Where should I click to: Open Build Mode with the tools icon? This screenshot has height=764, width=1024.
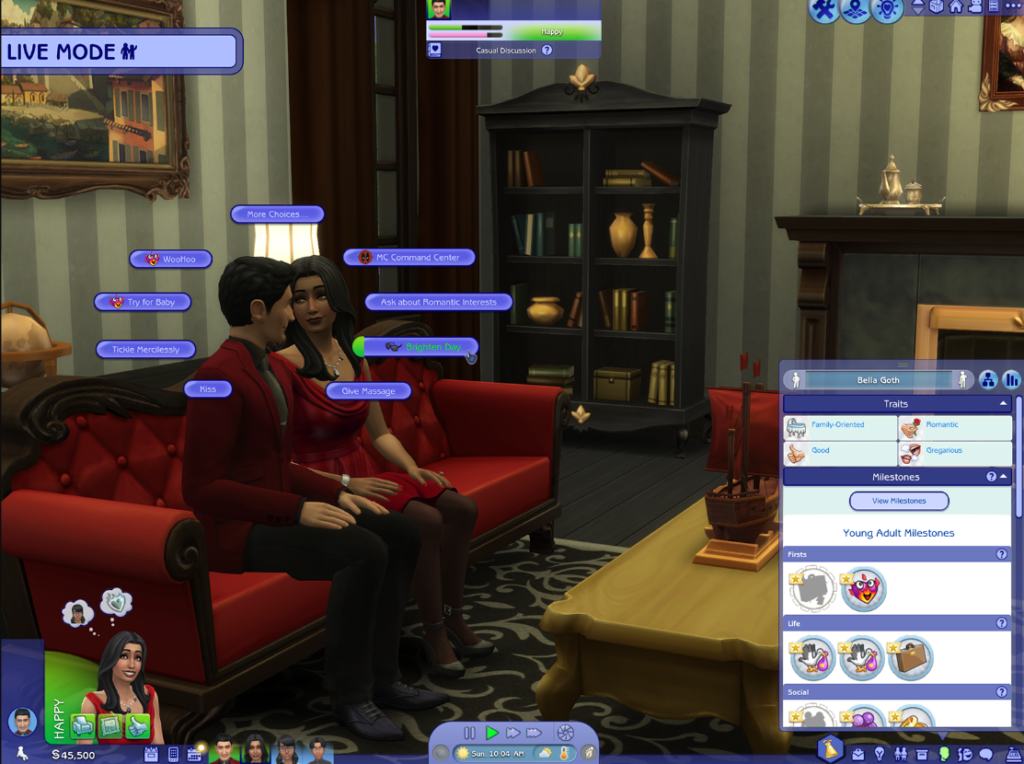(x=823, y=11)
